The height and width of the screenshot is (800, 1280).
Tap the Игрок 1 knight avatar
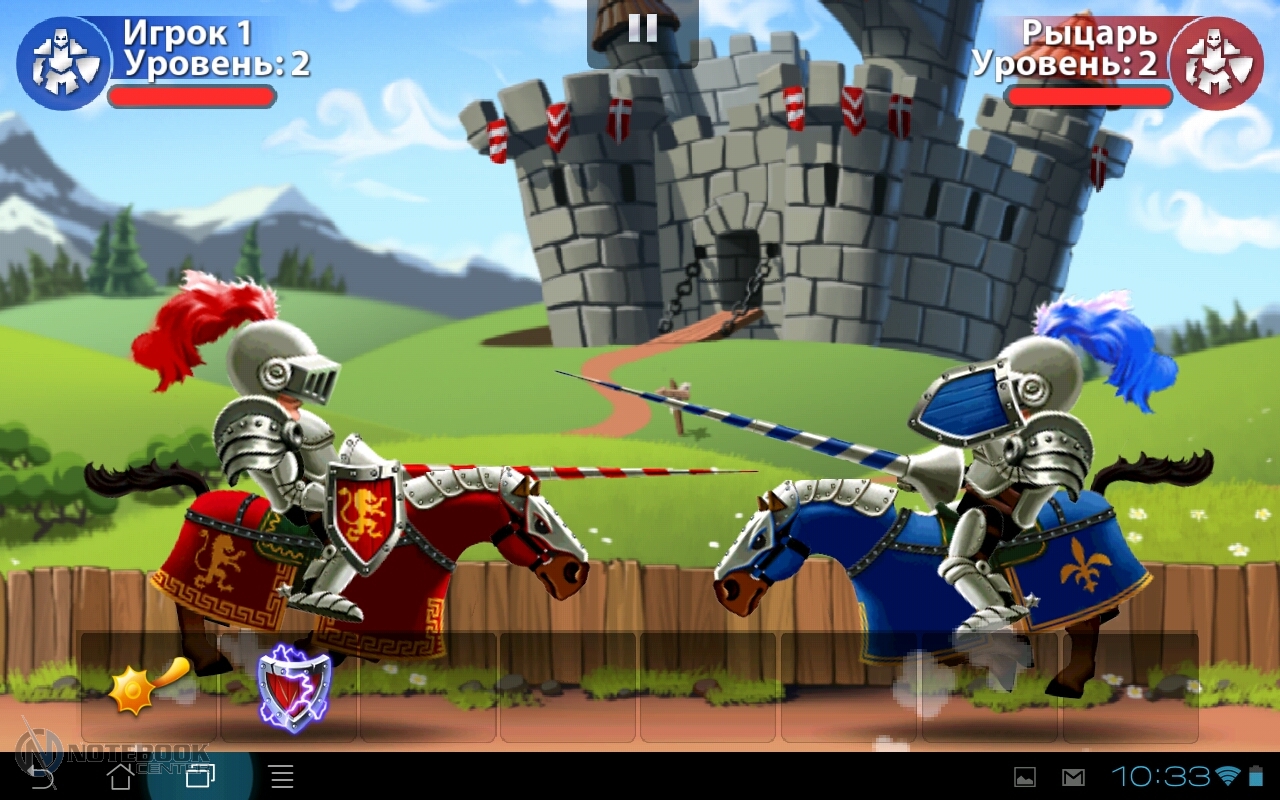click(x=63, y=62)
